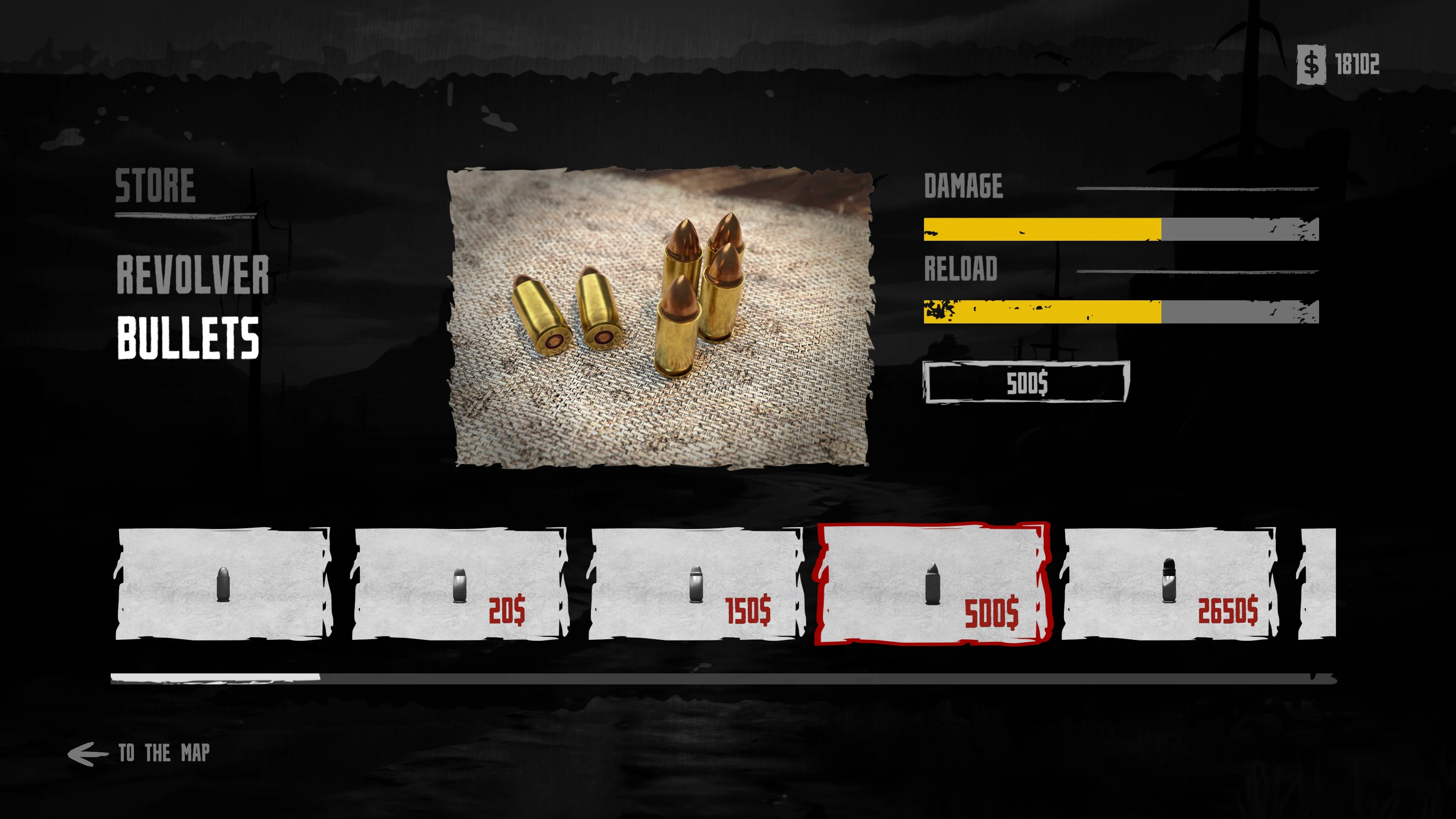Image resolution: width=1456 pixels, height=819 pixels.
Task: Click the hollow-point bullet icon on the 2650$ card
Action: click(1169, 581)
